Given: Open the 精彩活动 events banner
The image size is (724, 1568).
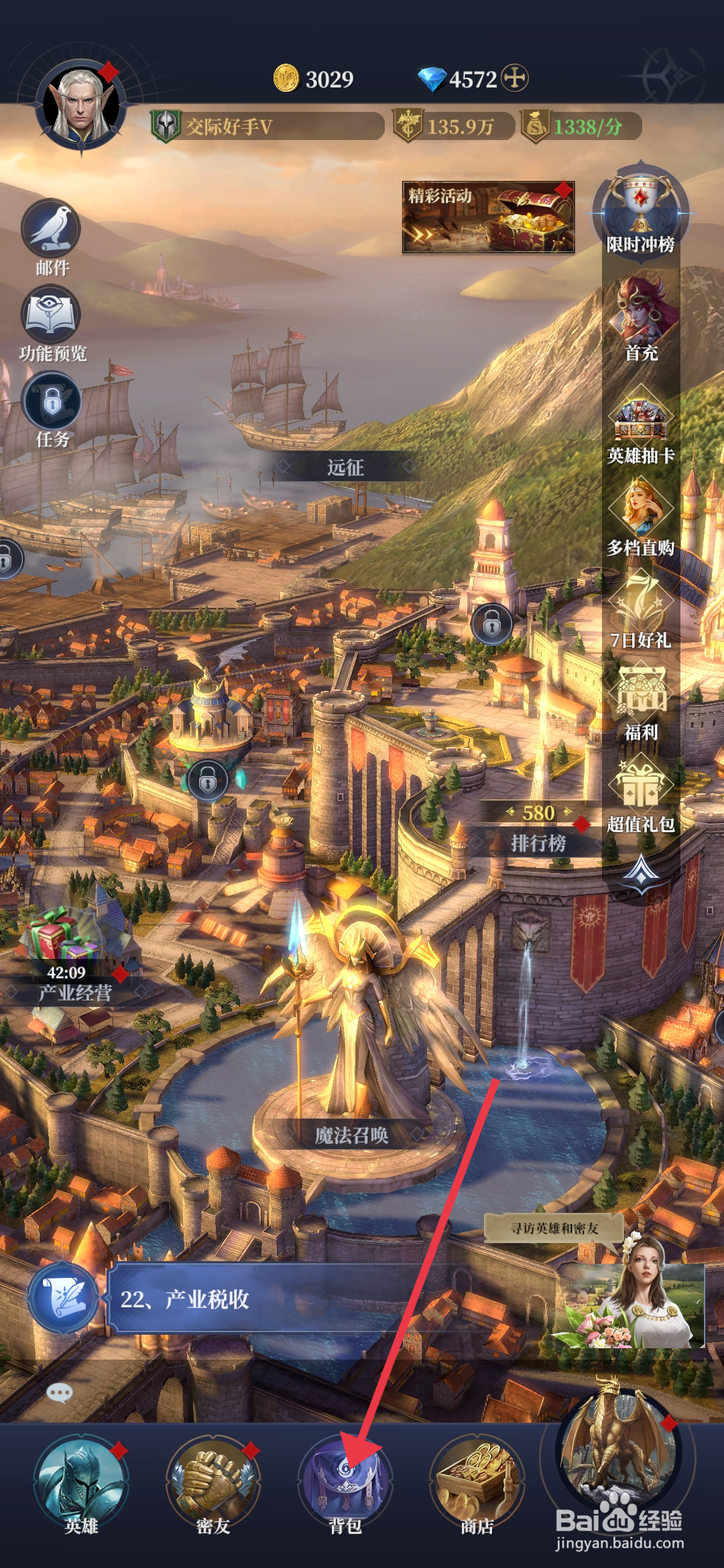Looking at the screenshot, I should tap(488, 217).
